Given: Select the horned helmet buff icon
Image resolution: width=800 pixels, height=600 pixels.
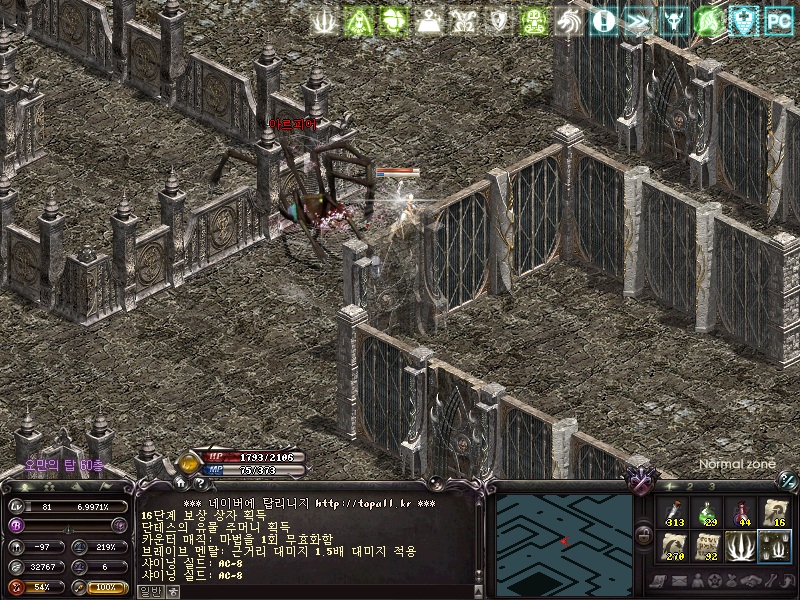Looking at the screenshot, I should pyautogui.click(x=674, y=20).
